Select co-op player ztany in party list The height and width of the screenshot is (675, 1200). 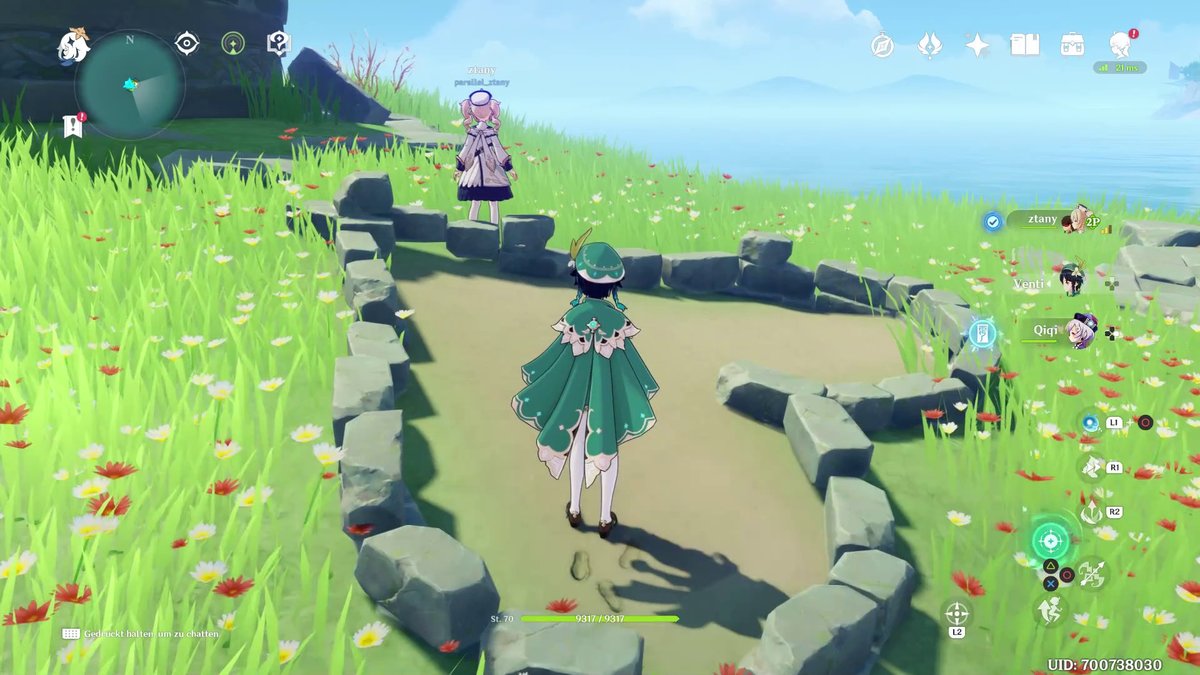[x=1050, y=220]
